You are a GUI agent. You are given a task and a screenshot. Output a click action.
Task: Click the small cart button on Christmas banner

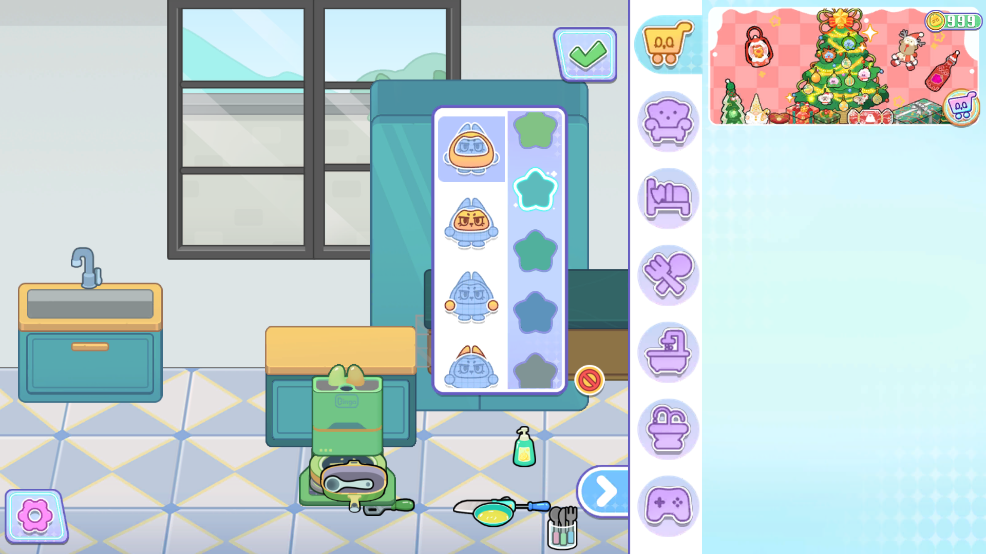960,107
